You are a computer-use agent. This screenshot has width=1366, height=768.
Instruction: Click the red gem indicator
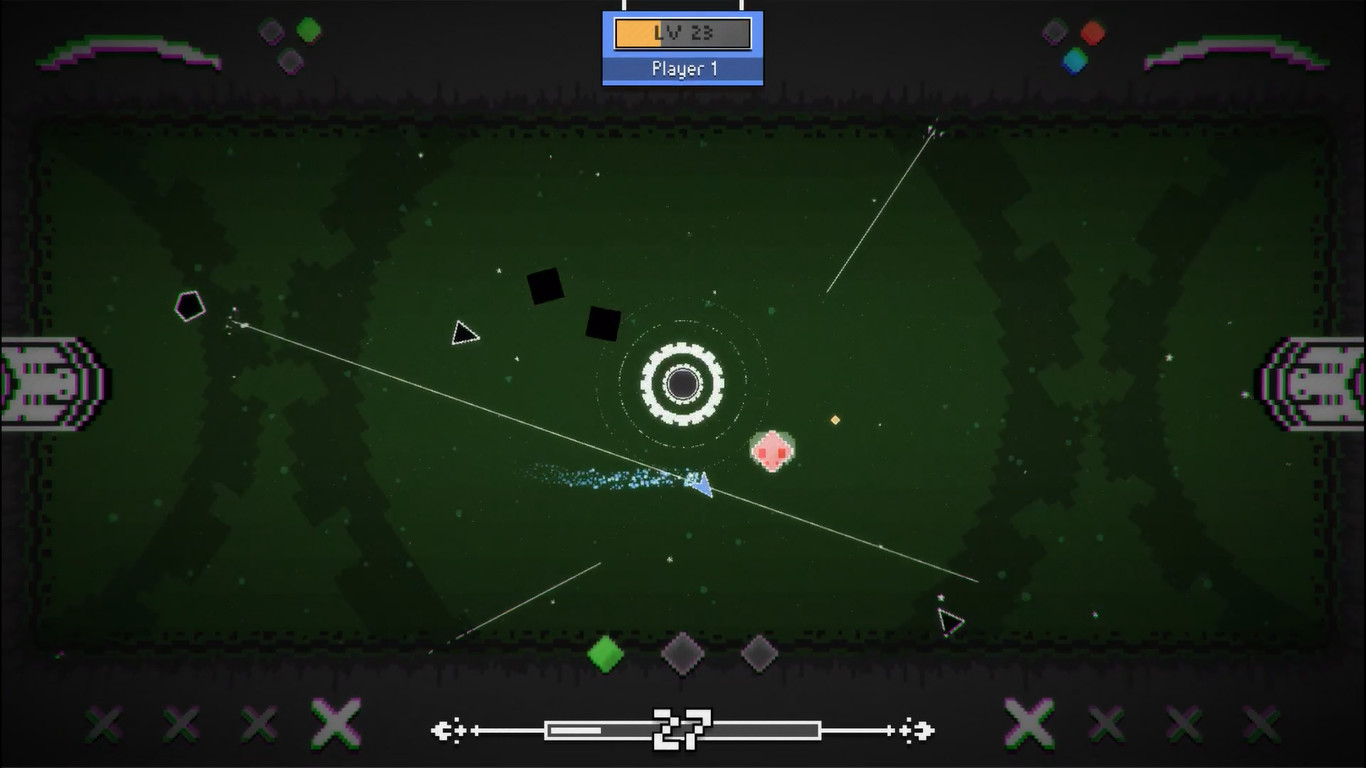[x=1092, y=33]
